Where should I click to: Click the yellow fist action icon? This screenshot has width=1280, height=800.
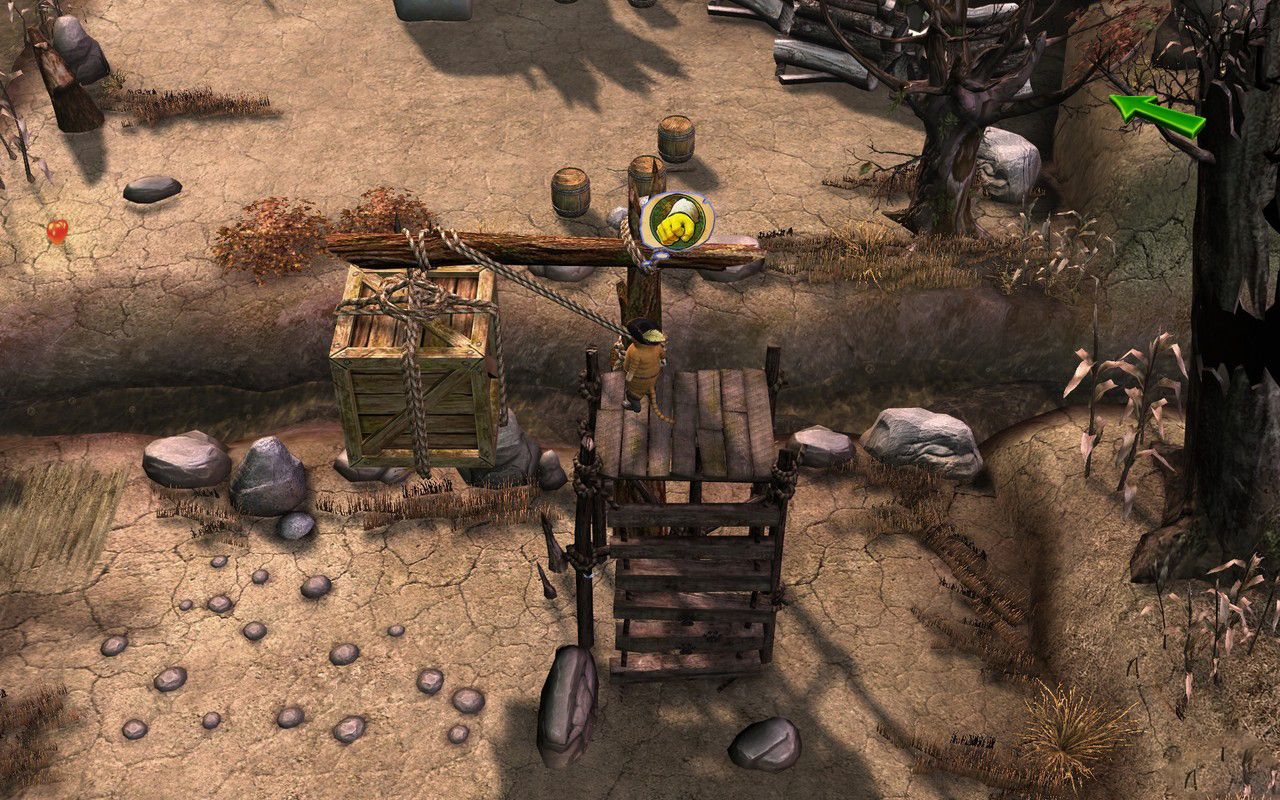coord(677,220)
